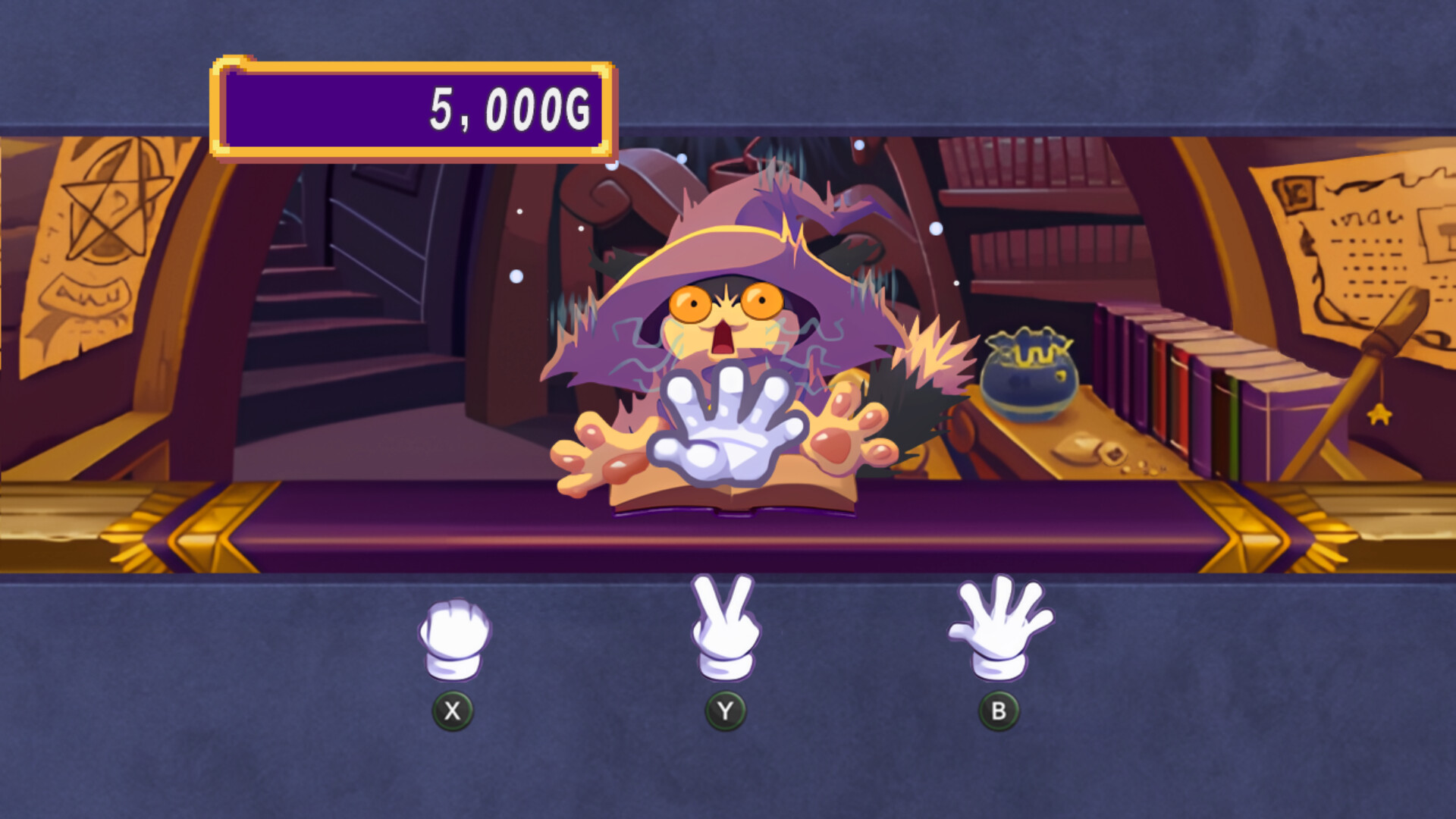Click the fortune teller's purple witch hat
Screen dimensions: 1456x819
coord(728,227)
